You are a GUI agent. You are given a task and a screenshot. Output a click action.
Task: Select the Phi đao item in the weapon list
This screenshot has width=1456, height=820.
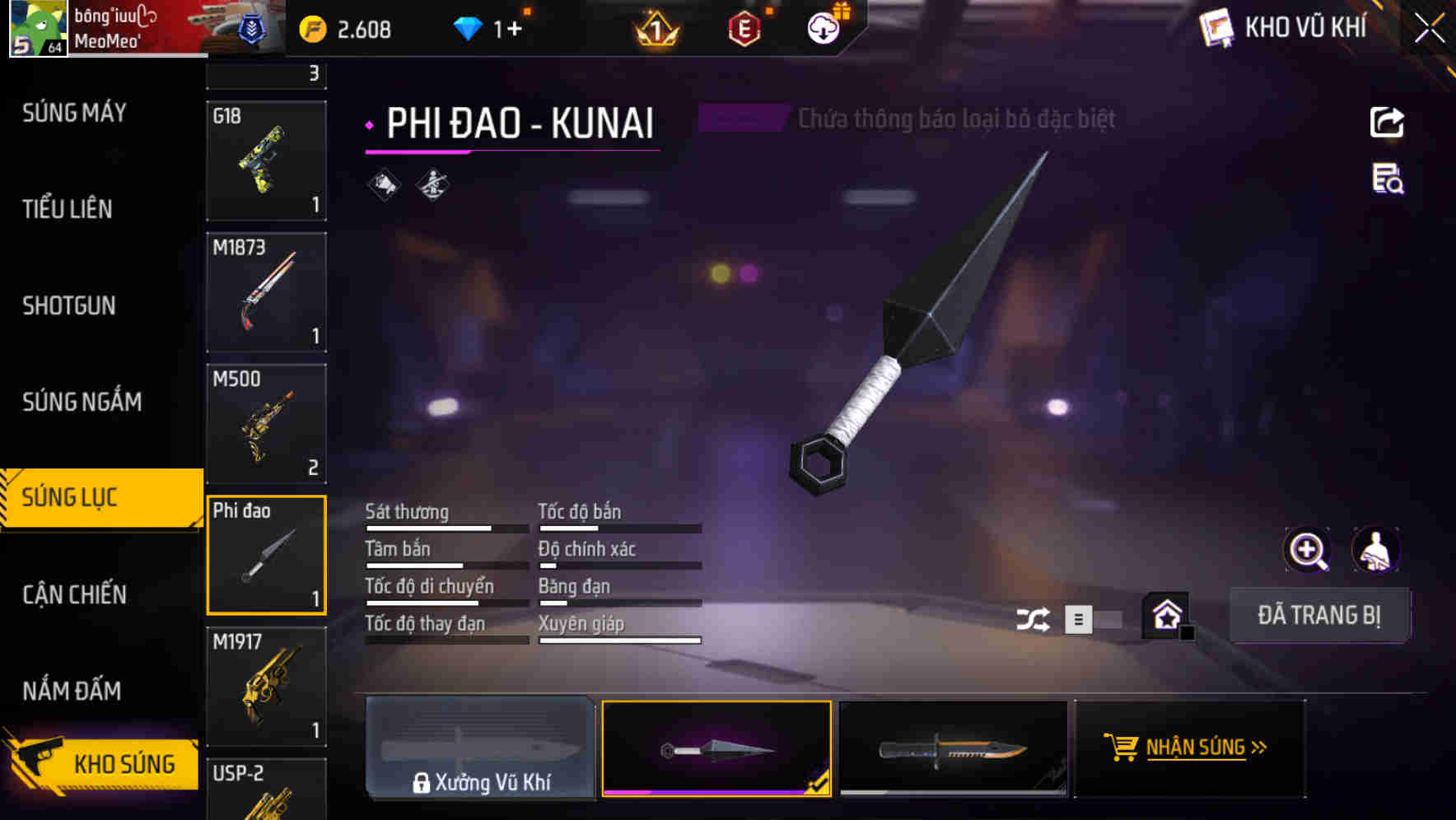pos(266,554)
